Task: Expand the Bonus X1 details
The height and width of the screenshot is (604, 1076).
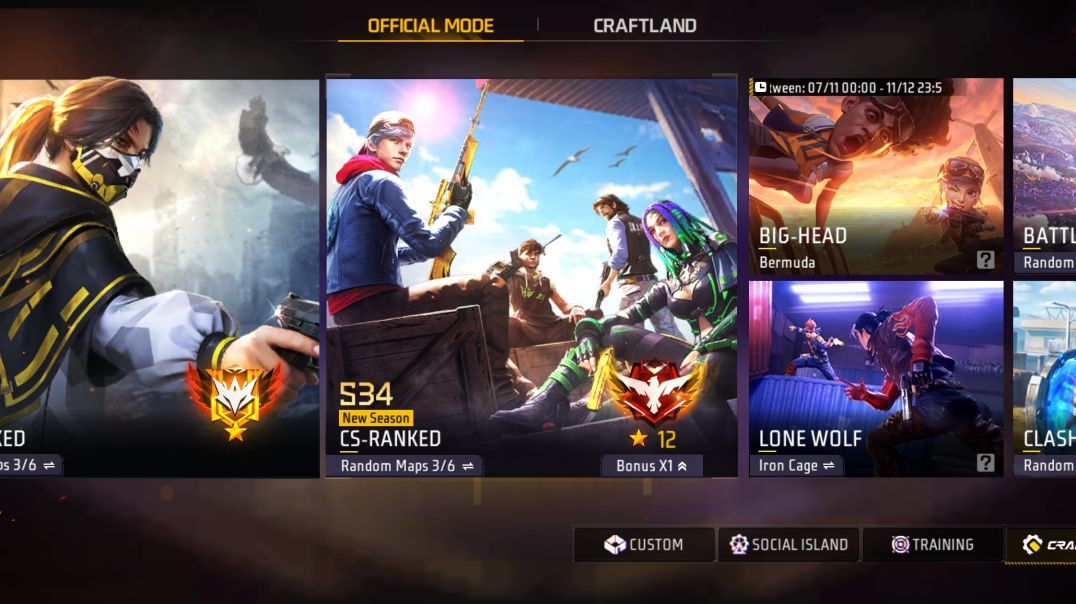Action: point(652,466)
